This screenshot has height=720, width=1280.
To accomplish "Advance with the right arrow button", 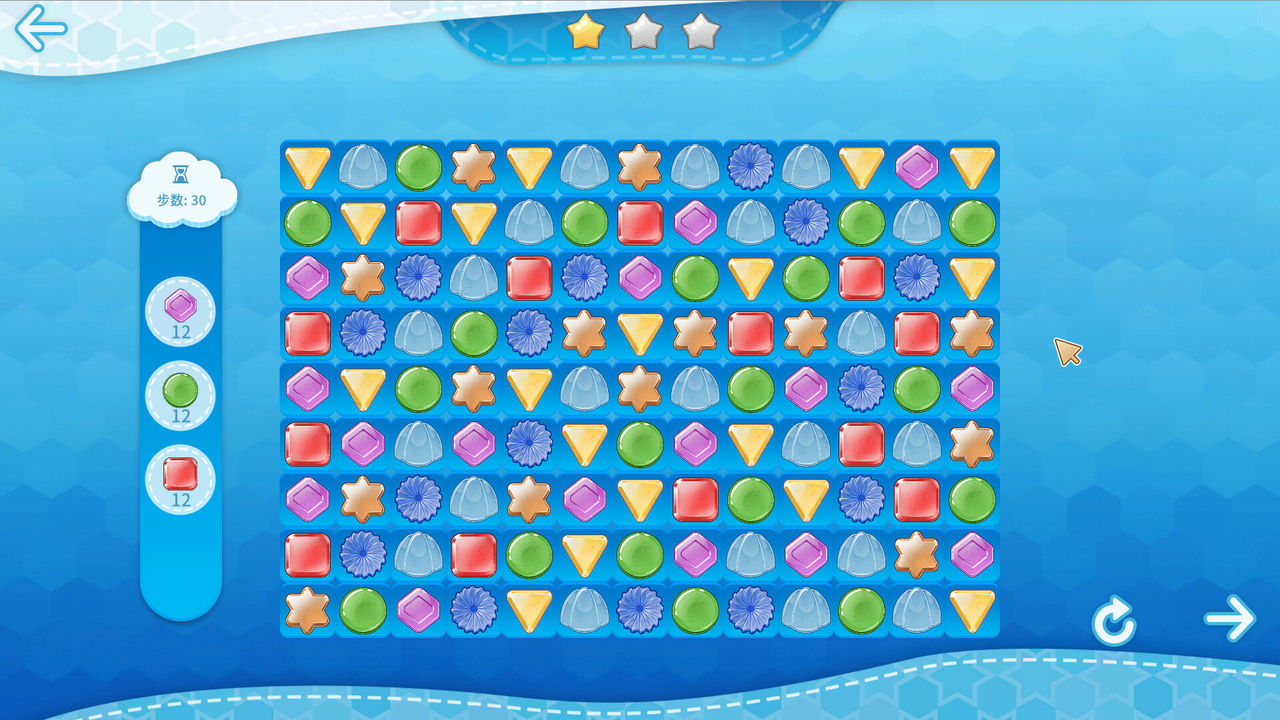I will point(1229,619).
